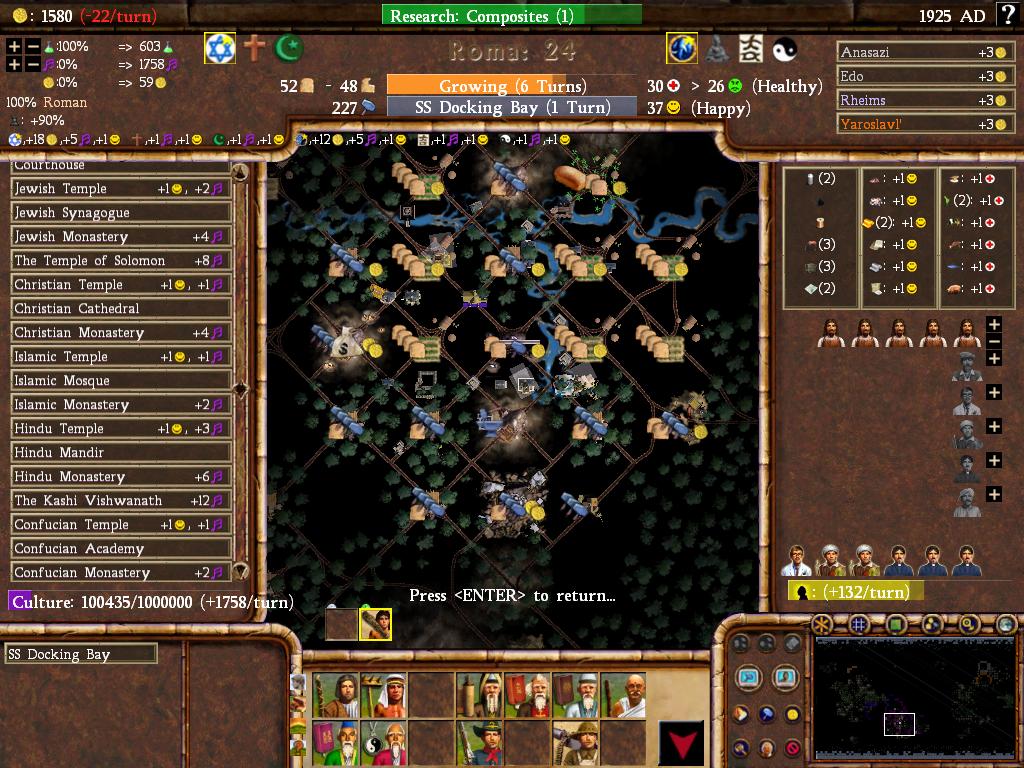Select Jewish Synagogue in the building list

120,213
